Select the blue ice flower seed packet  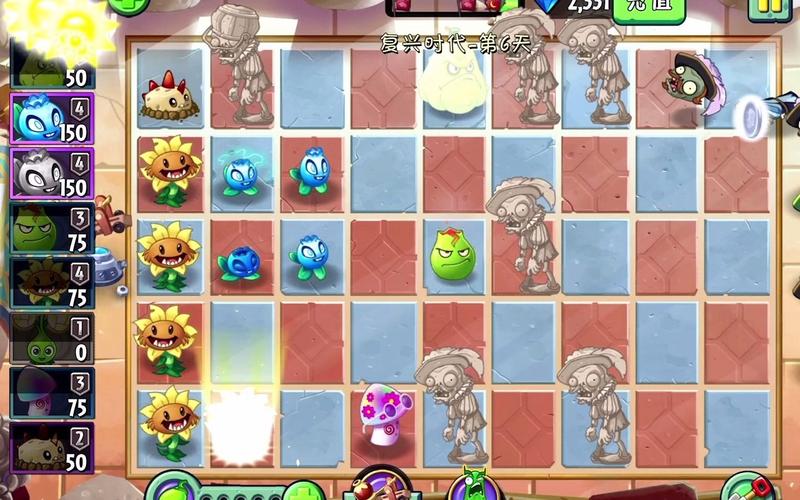[52, 120]
